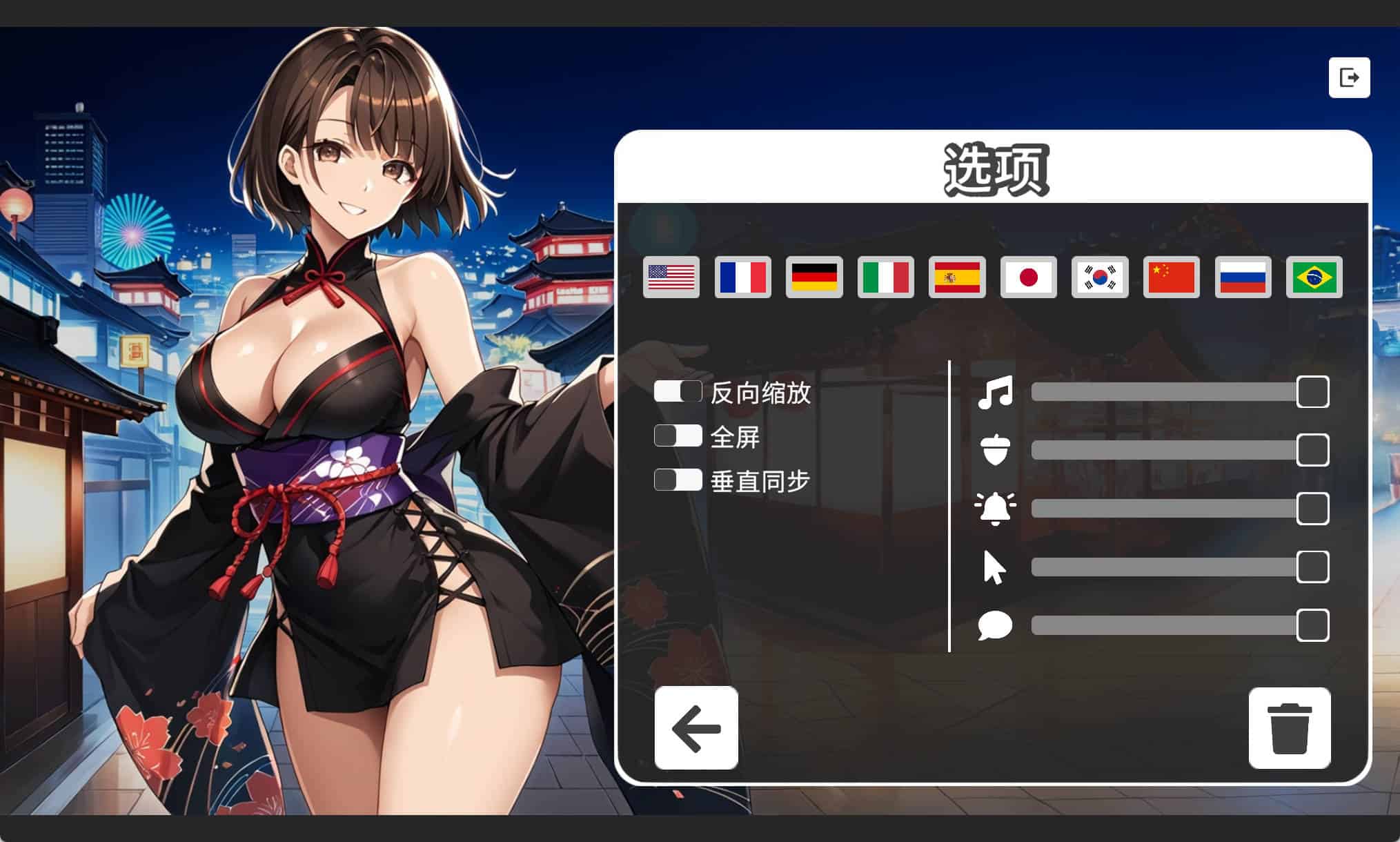Choose the Japanese flag language
Image resolution: width=1400 pixels, height=842 pixels.
1028,277
